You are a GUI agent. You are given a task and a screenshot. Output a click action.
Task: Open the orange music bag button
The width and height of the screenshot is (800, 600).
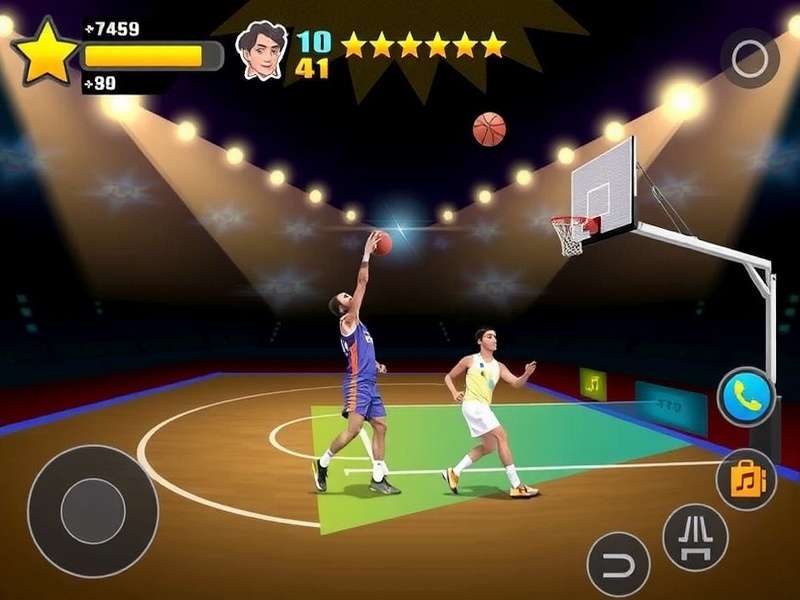(x=746, y=480)
